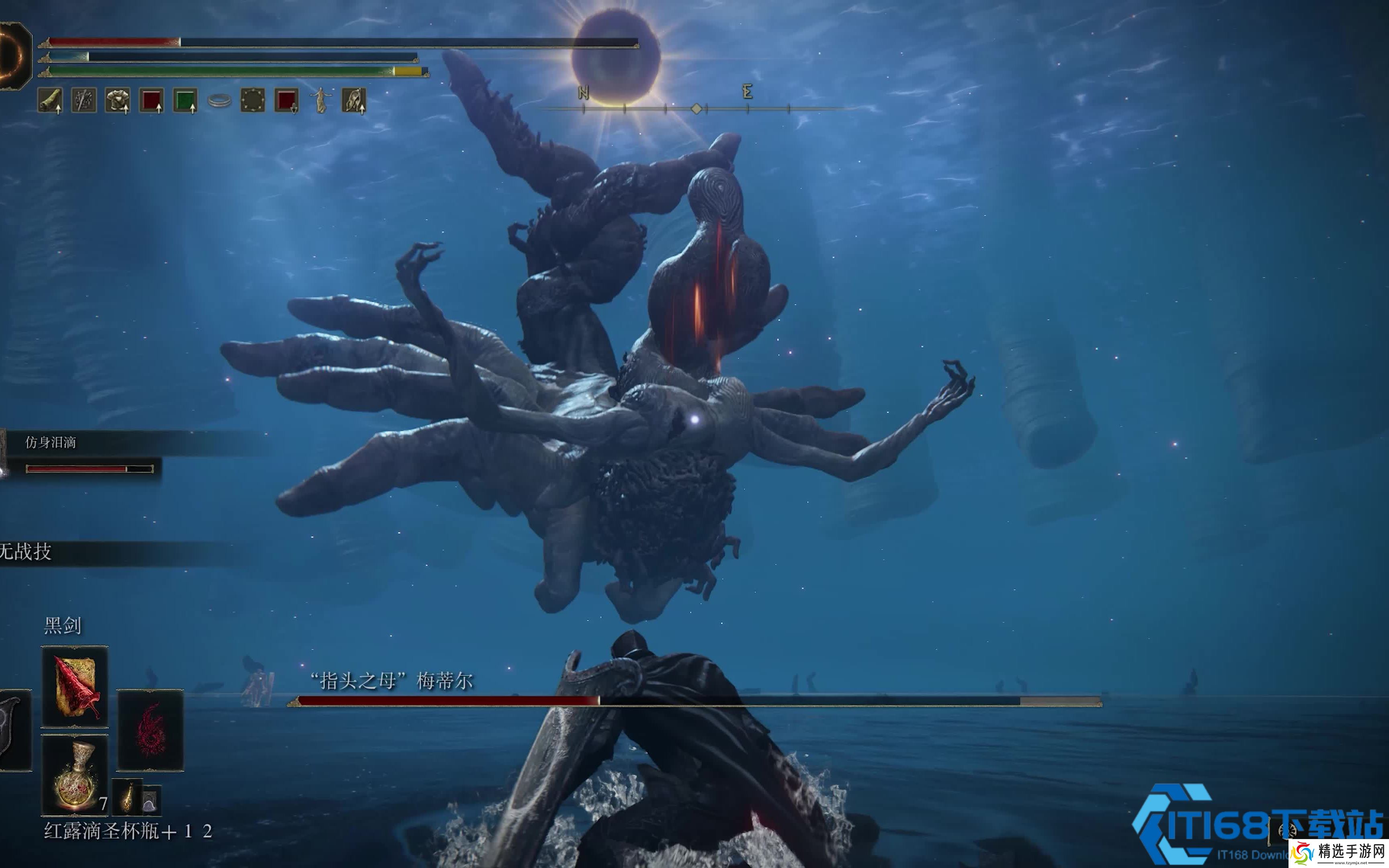Click the arm-shaped buff status icon
Image resolution: width=1389 pixels, height=868 pixels.
51,100
